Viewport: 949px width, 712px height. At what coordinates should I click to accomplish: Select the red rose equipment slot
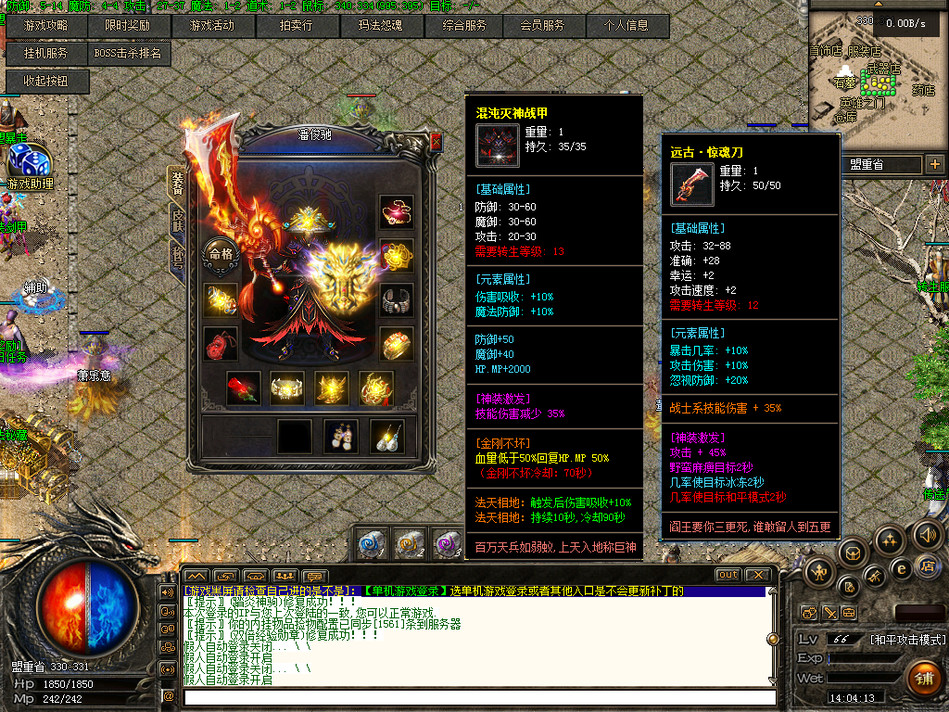[x=242, y=388]
